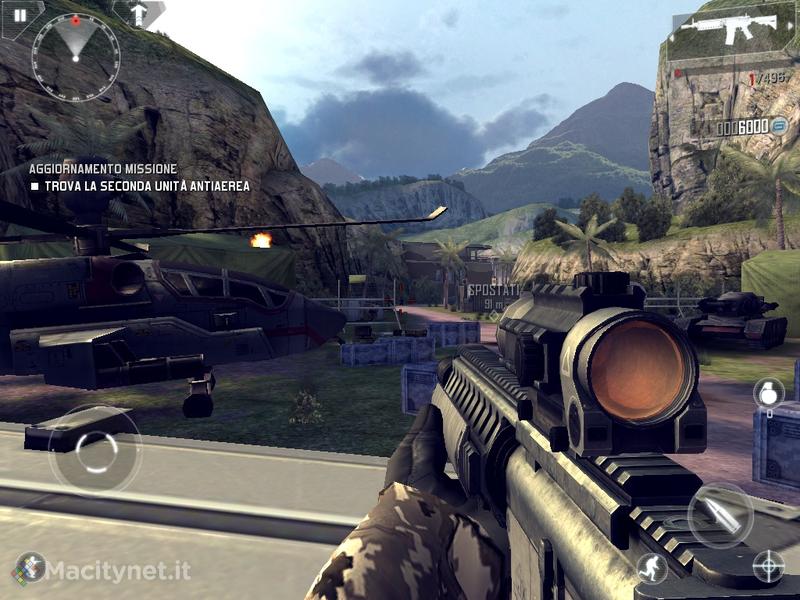Screen dimensions: 800x600
Task: Tap the circular radar compass
Action: 76,56
